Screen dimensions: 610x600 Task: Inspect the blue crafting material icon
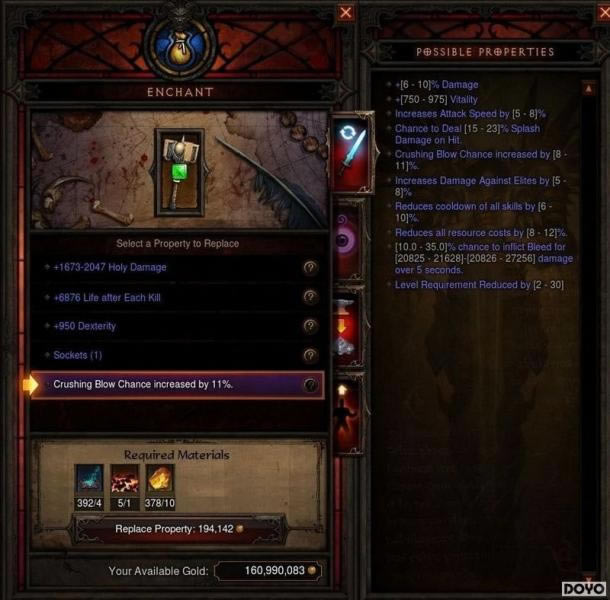(88, 479)
